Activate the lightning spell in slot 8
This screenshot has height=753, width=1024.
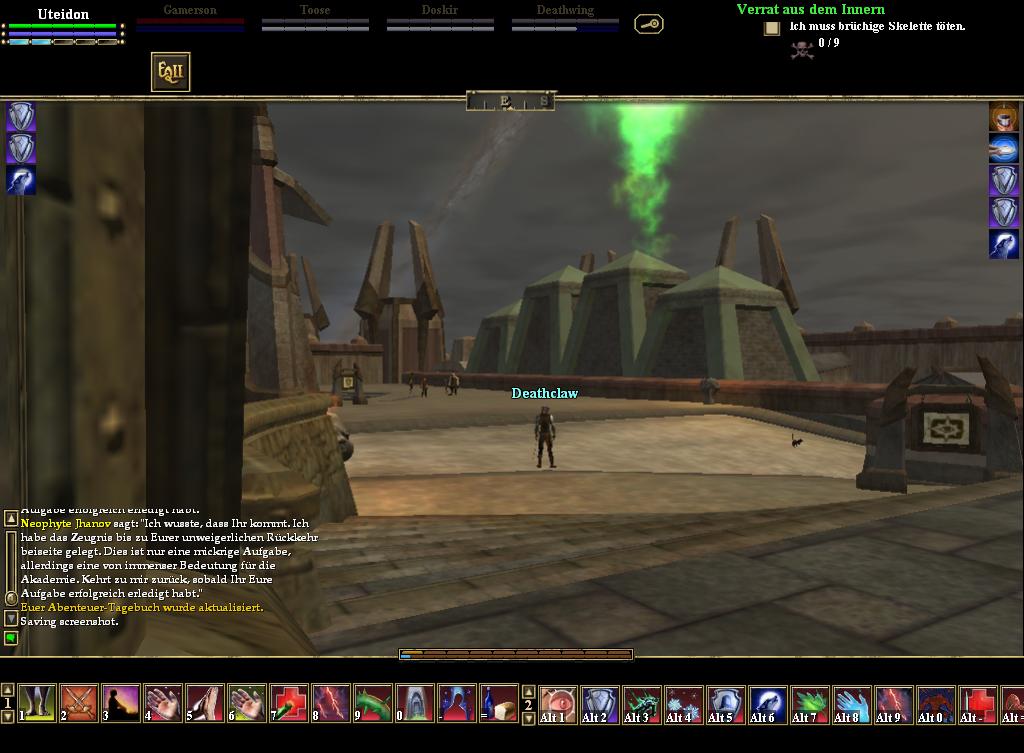331,703
